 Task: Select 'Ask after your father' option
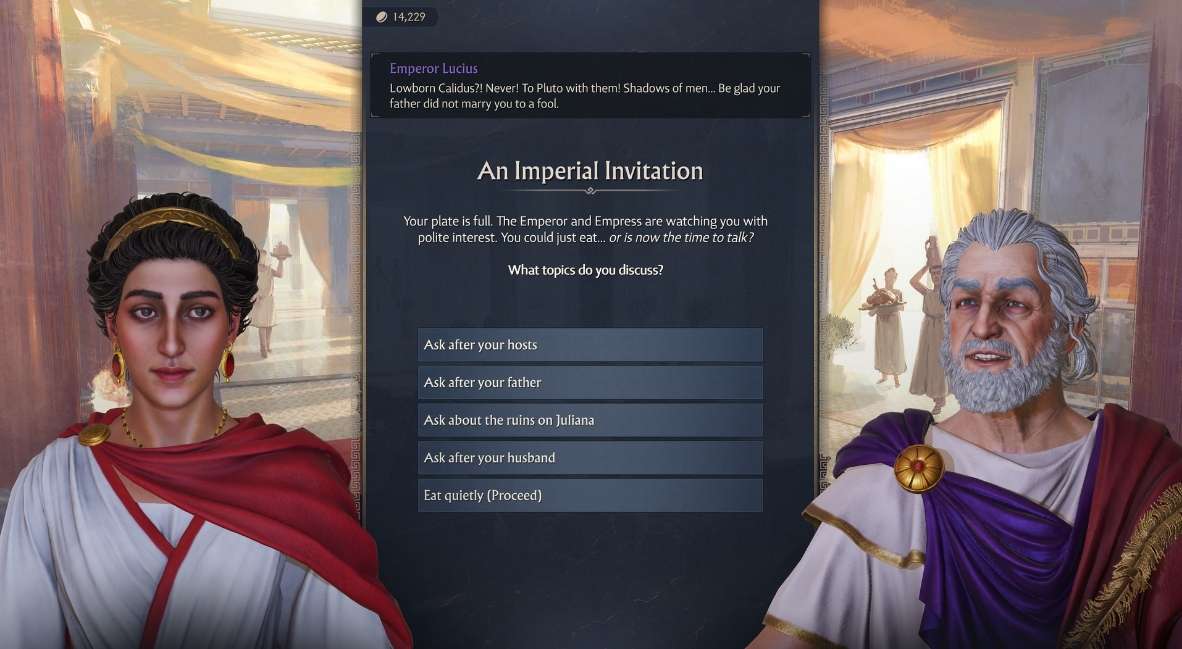click(x=590, y=382)
